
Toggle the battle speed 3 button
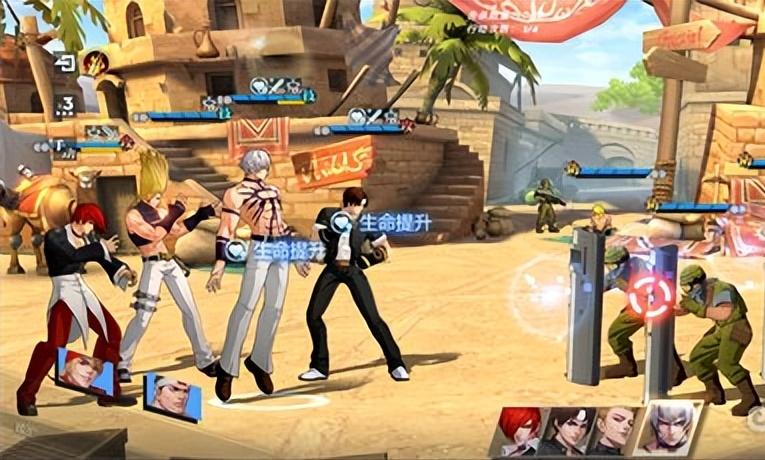[x=66, y=104]
